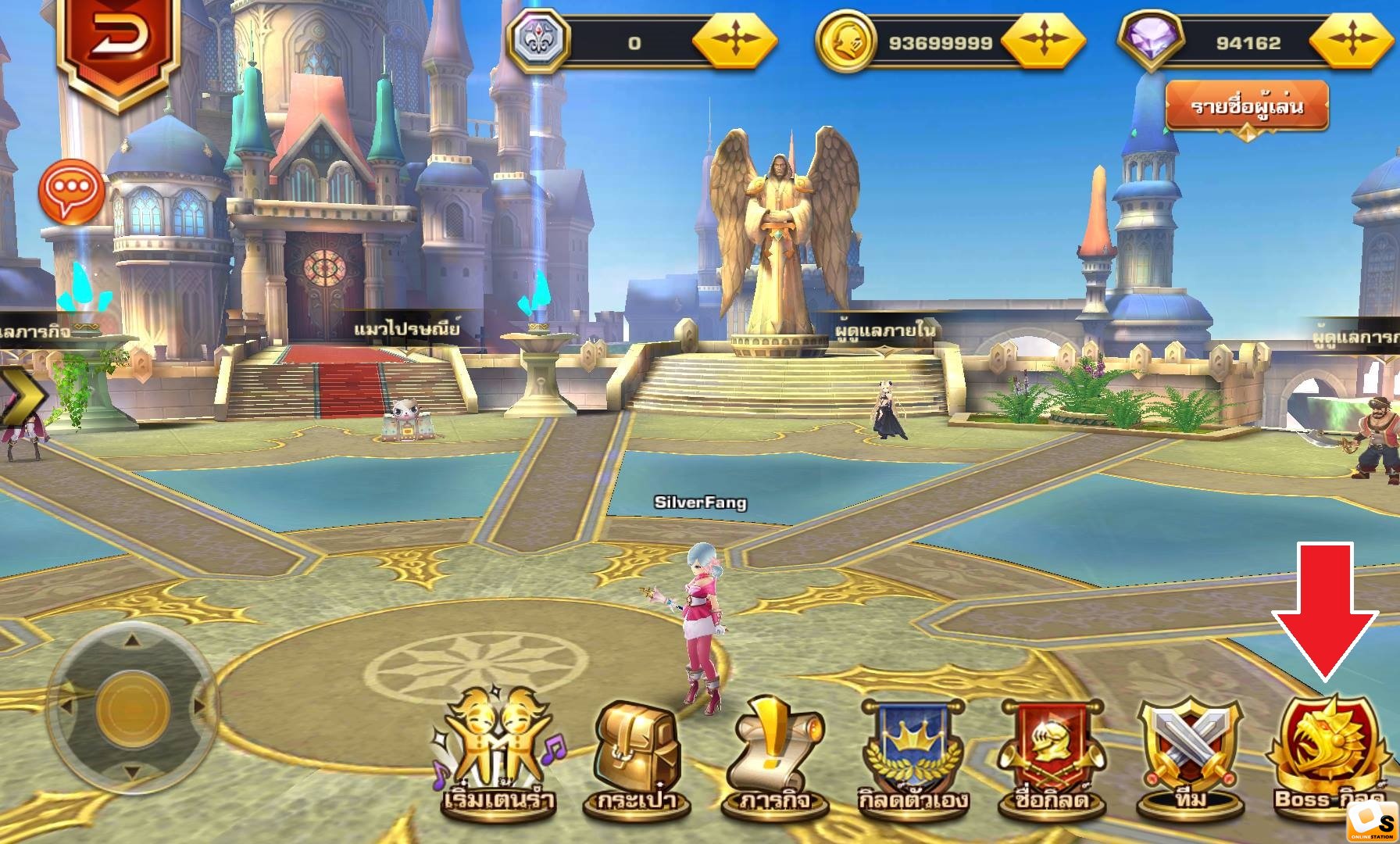Screen dimensions: 1400x844
Task: Open the orange chat bubble
Action: [x=71, y=192]
